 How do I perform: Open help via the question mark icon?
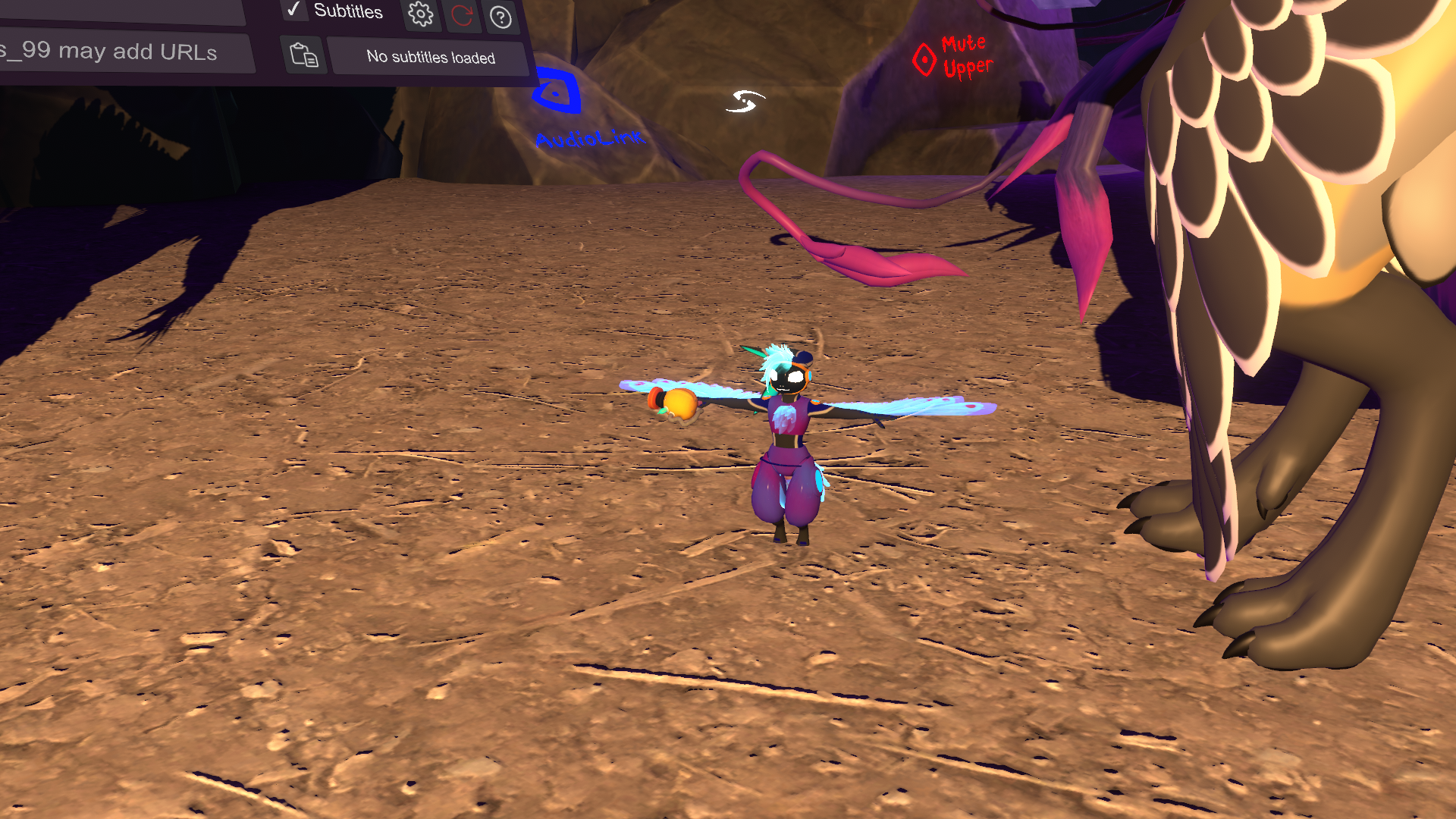500,17
